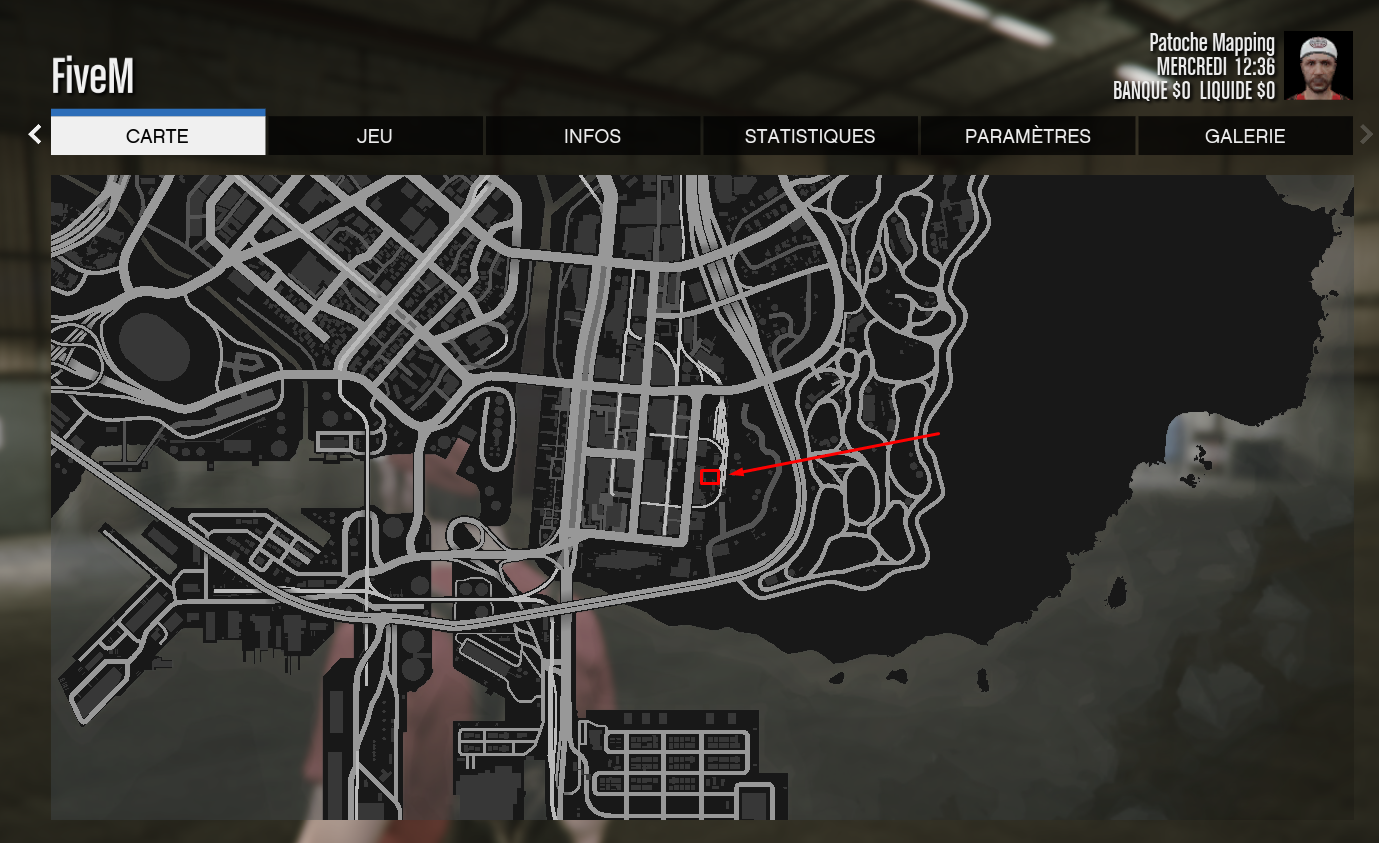Click the FiveM logo text
This screenshot has width=1379, height=843.
point(92,75)
